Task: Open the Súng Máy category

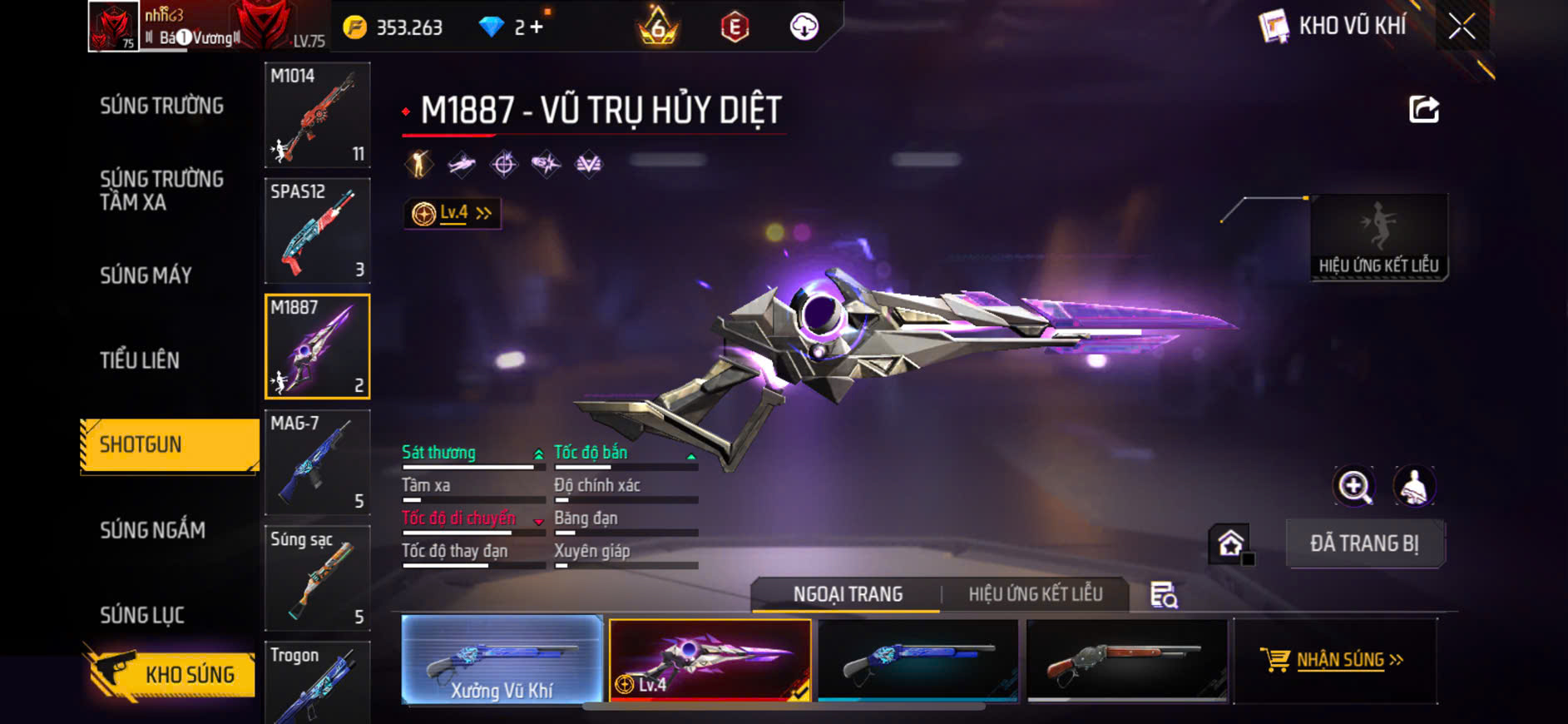Action: 146,275
